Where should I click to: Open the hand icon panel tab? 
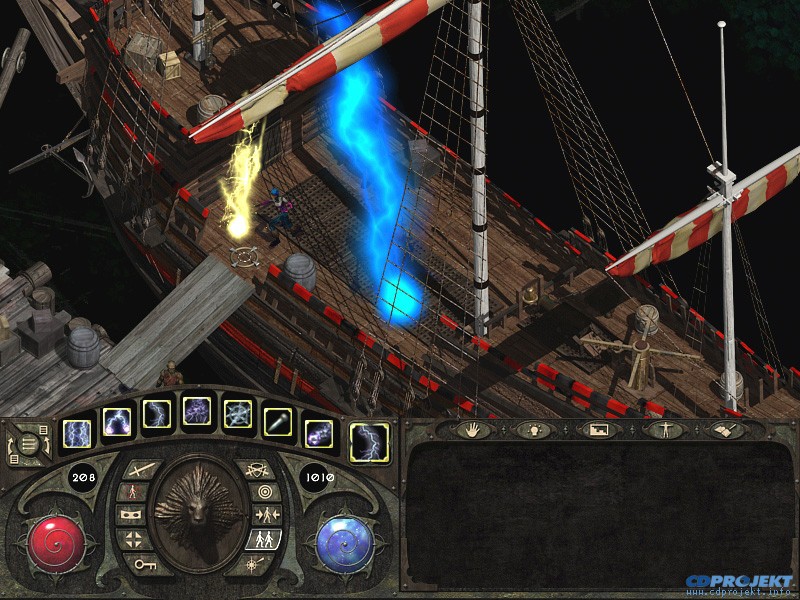point(473,430)
